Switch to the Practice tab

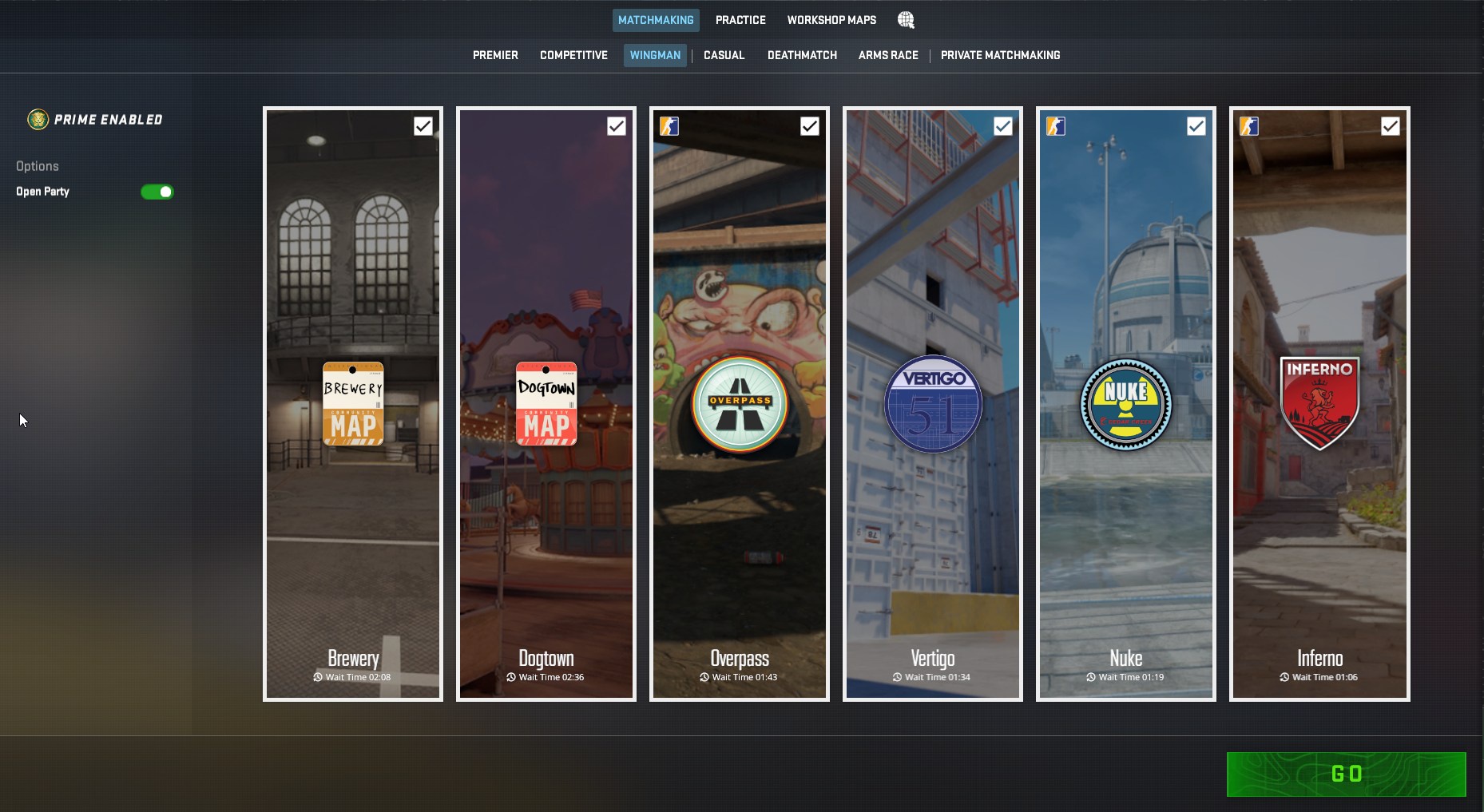[740, 20]
